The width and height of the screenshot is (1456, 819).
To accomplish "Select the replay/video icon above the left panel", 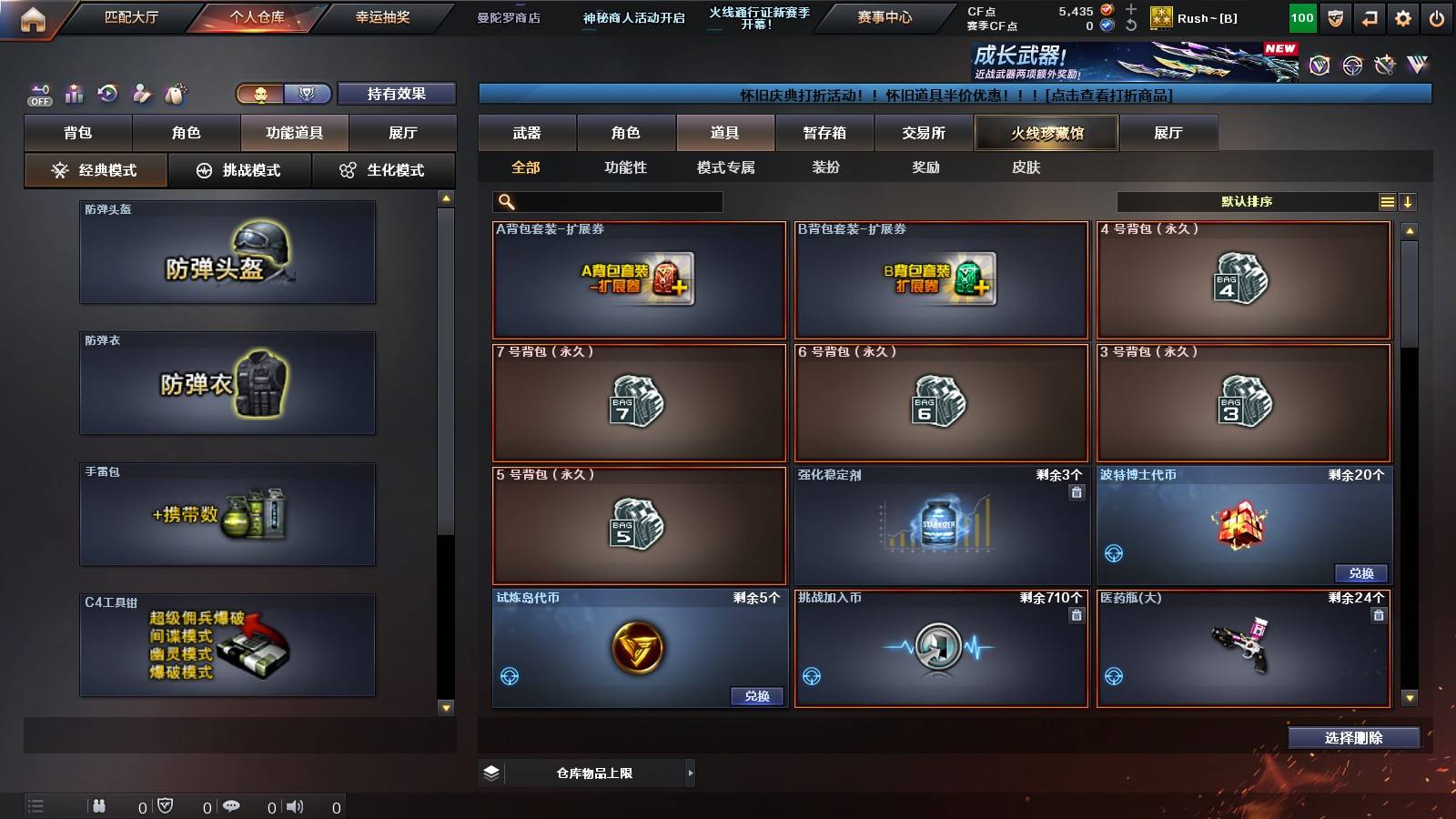I will click(107, 94).
